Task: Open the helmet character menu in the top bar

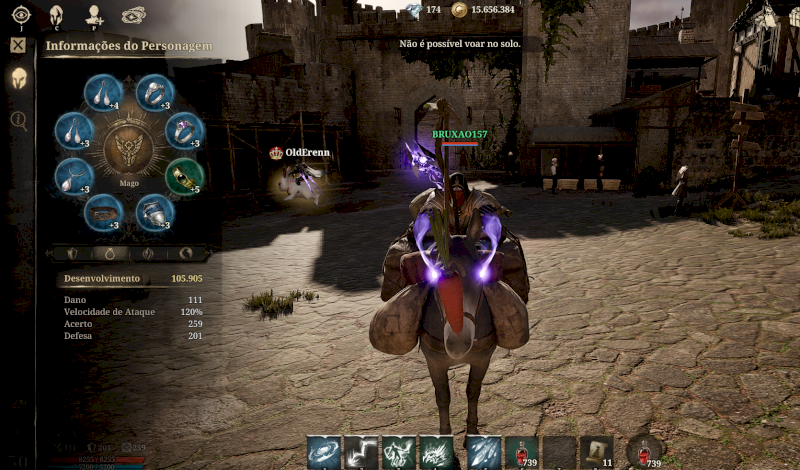Action: (x=57, y=14)
